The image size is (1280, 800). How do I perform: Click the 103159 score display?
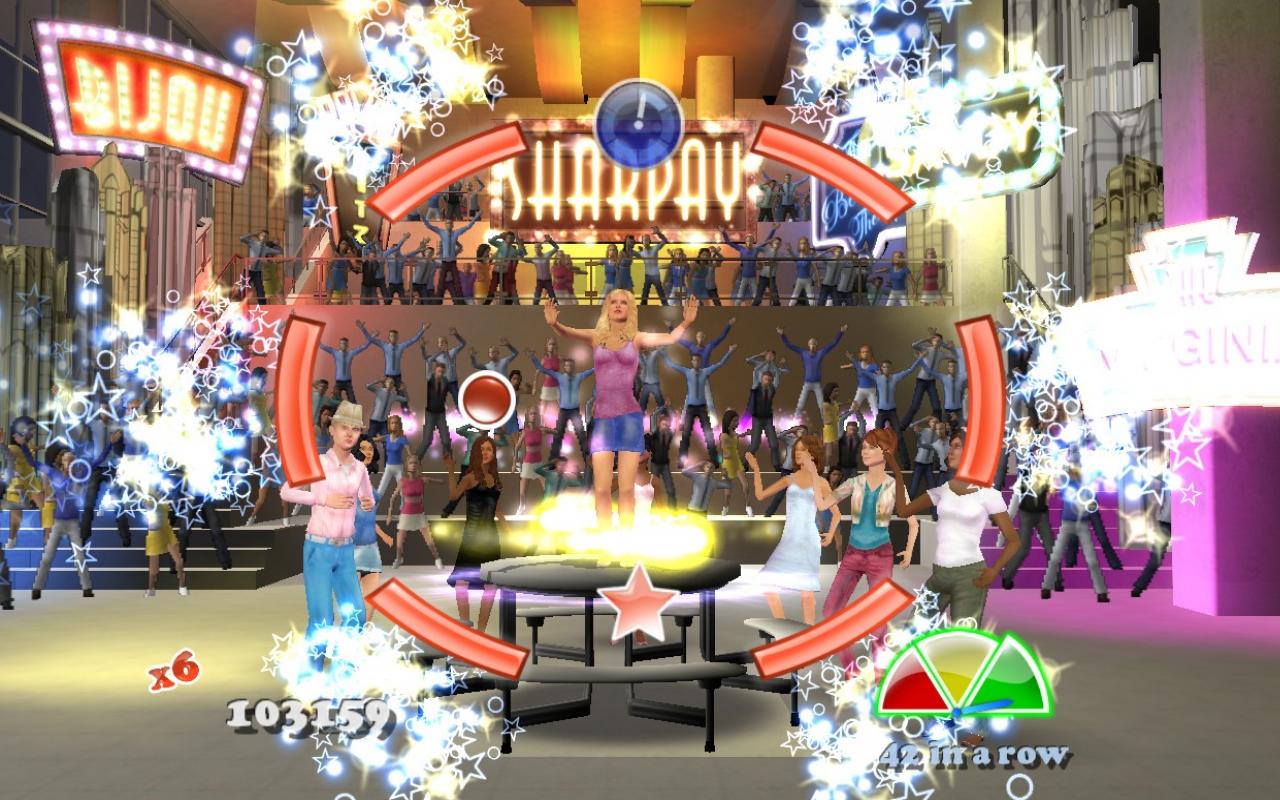point(310,718)
